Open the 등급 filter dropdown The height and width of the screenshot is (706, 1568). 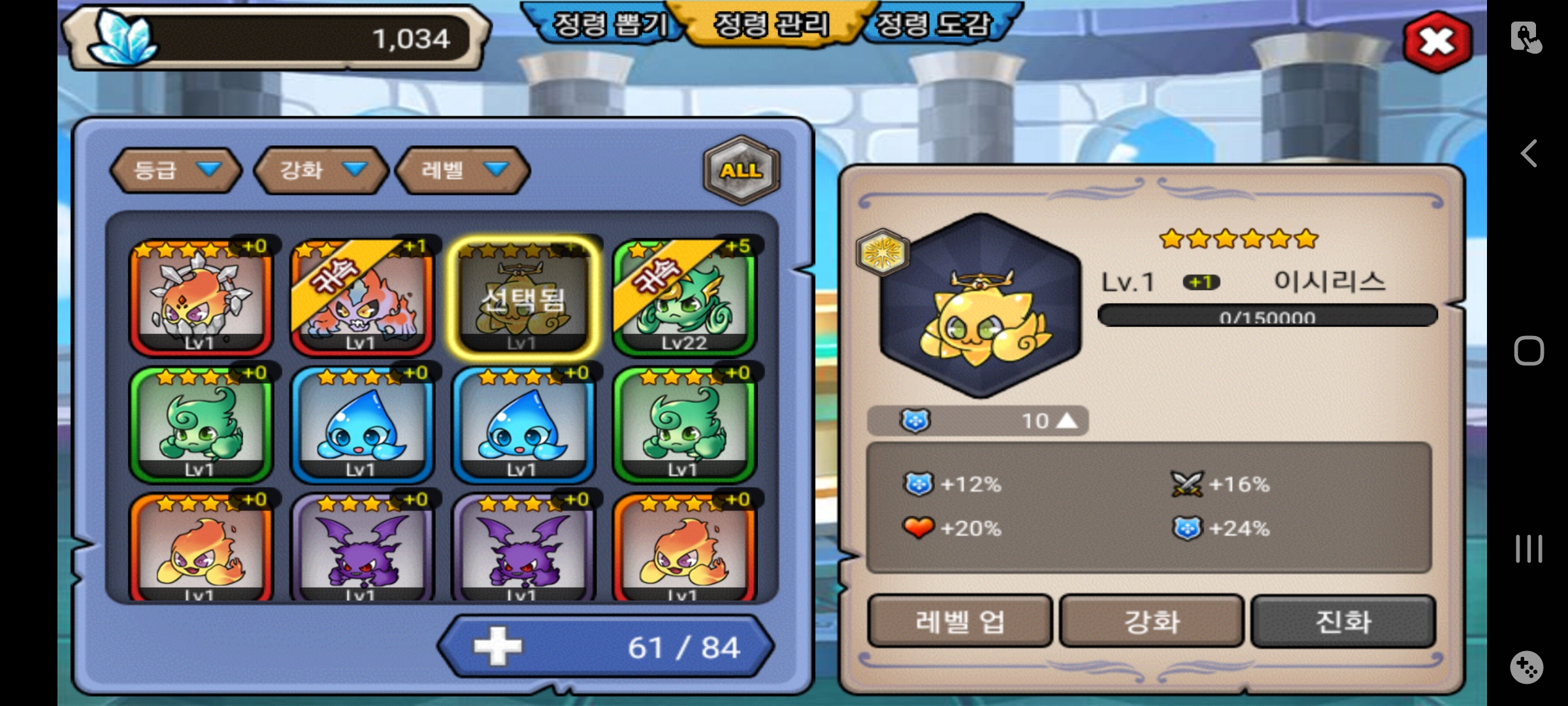click(176, 170)
